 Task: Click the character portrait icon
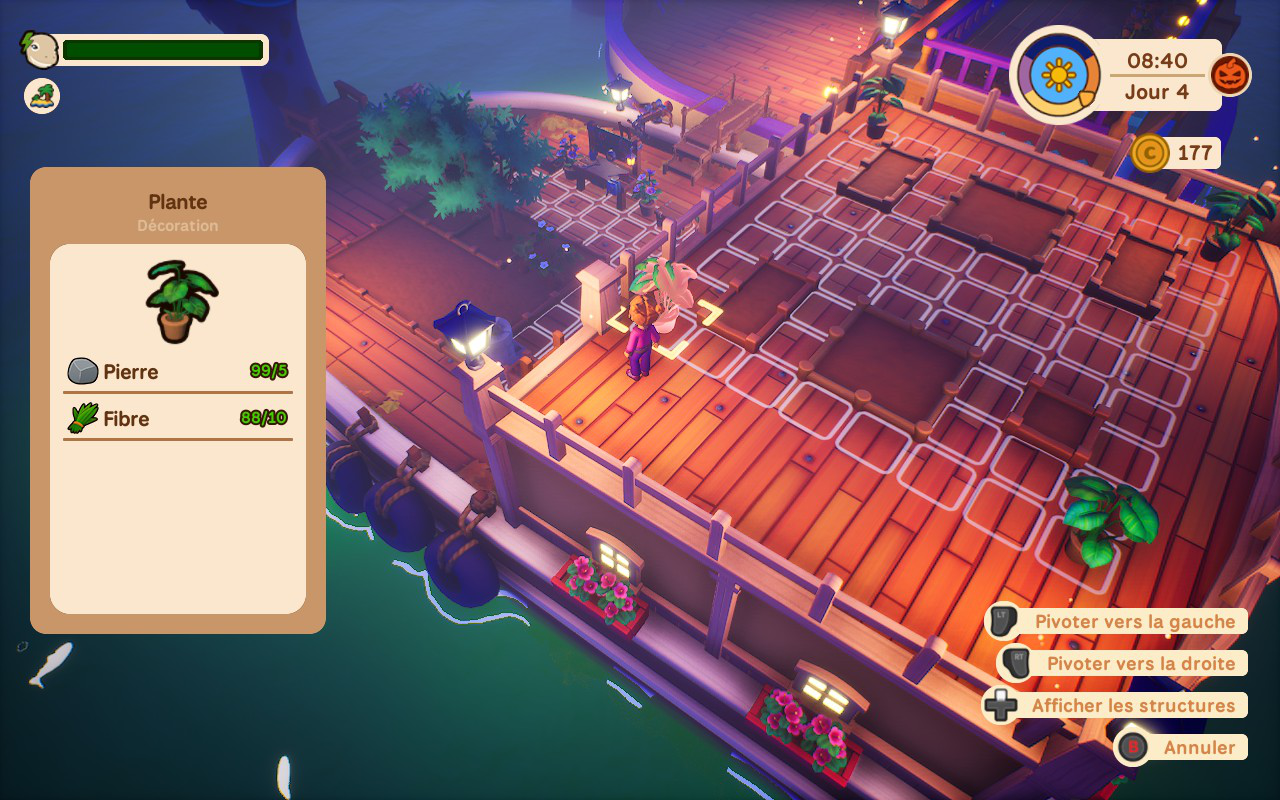click(40, 49)
